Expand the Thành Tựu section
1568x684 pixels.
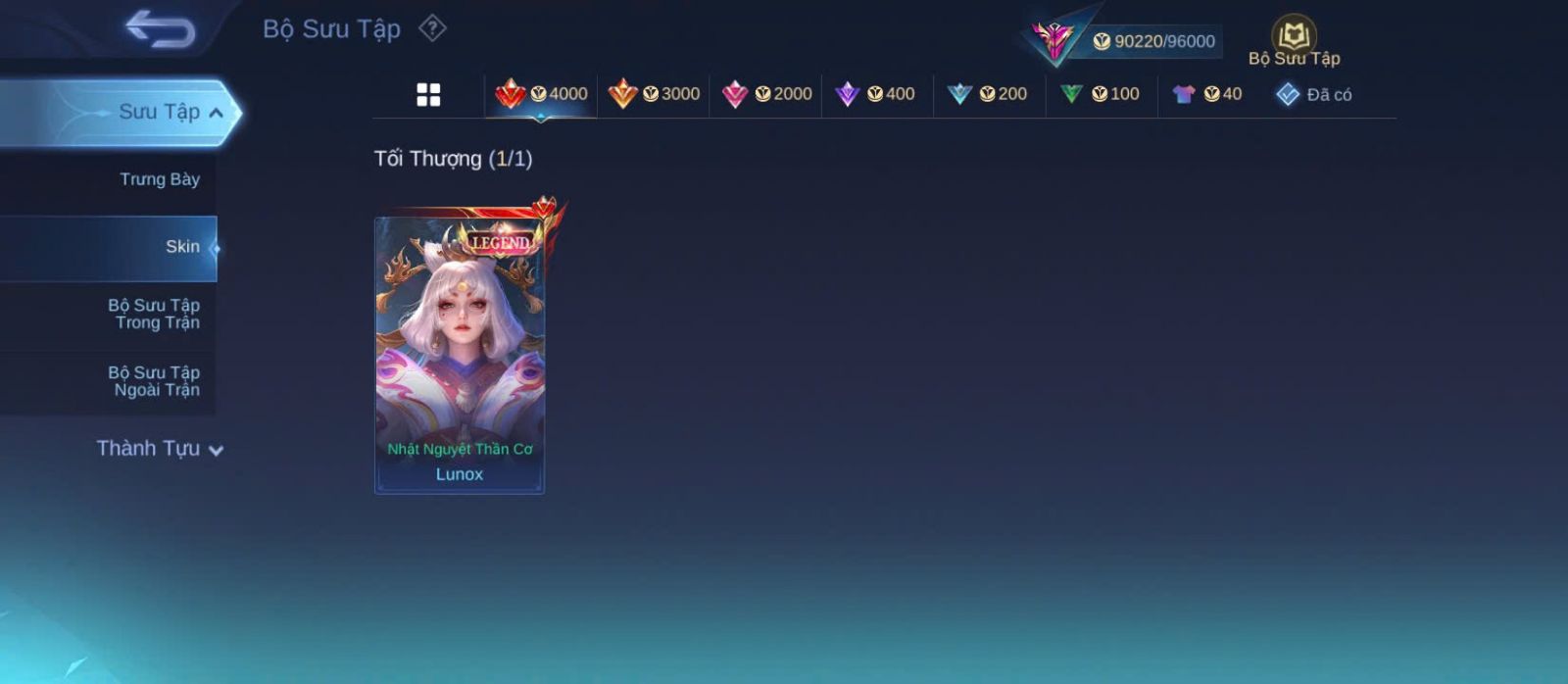pyautogui.click(x=160, y=449)
